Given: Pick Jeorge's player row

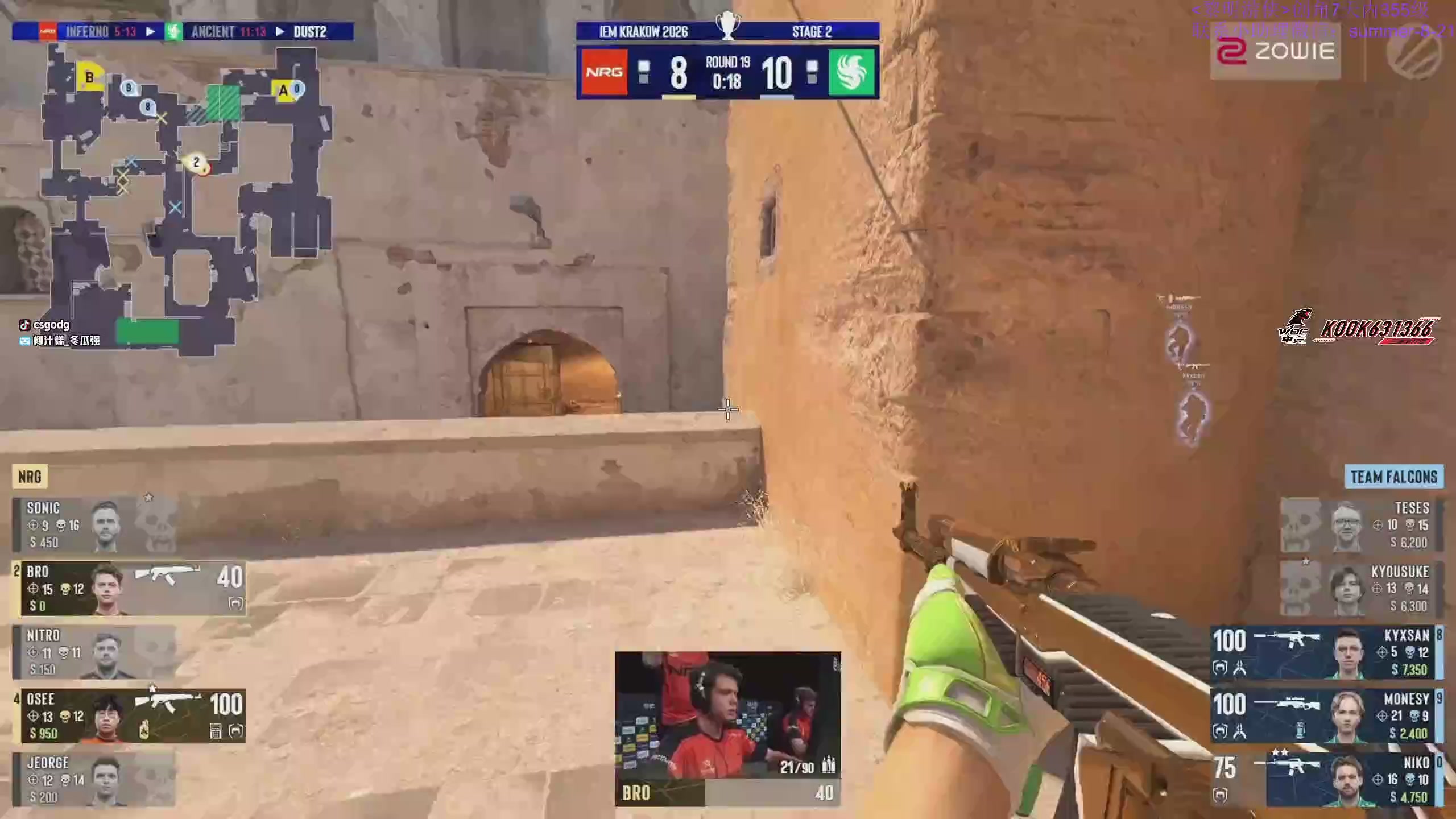Looking at the screenshot, I should (94, 780).
